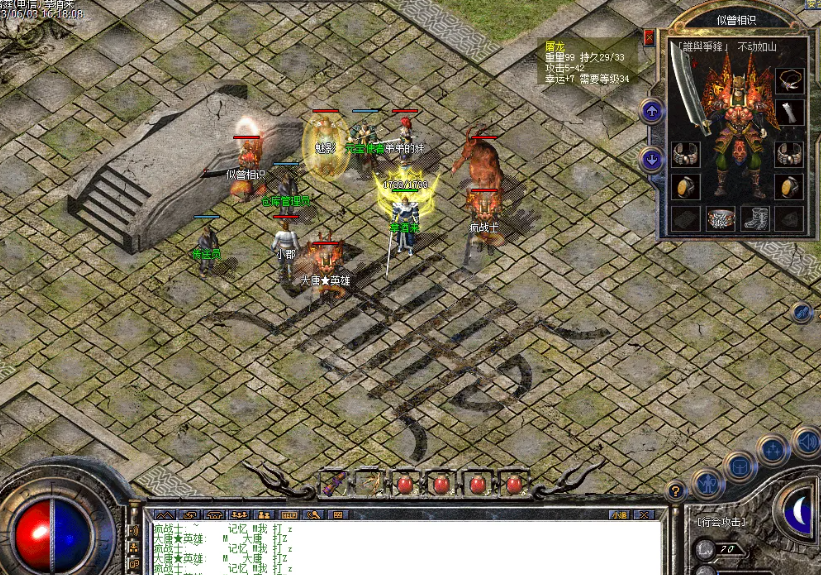Close the character equipment panel
This screenshot has width=821, height=575.
click(649, 38)
